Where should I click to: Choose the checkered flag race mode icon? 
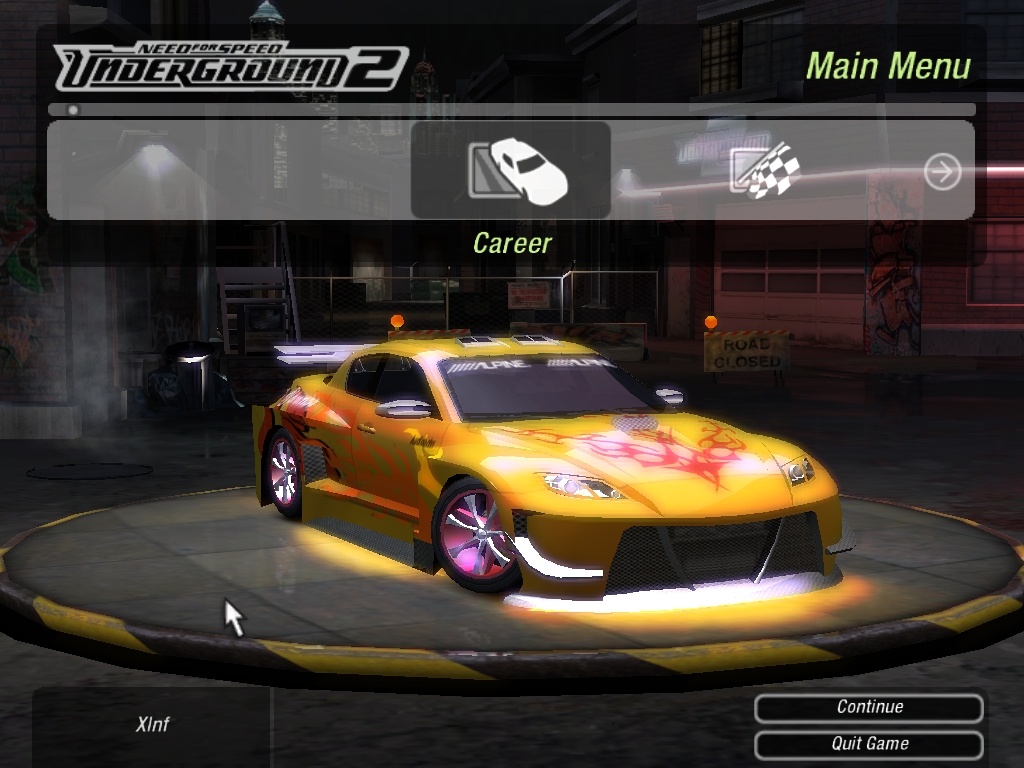tap(765, 171)
